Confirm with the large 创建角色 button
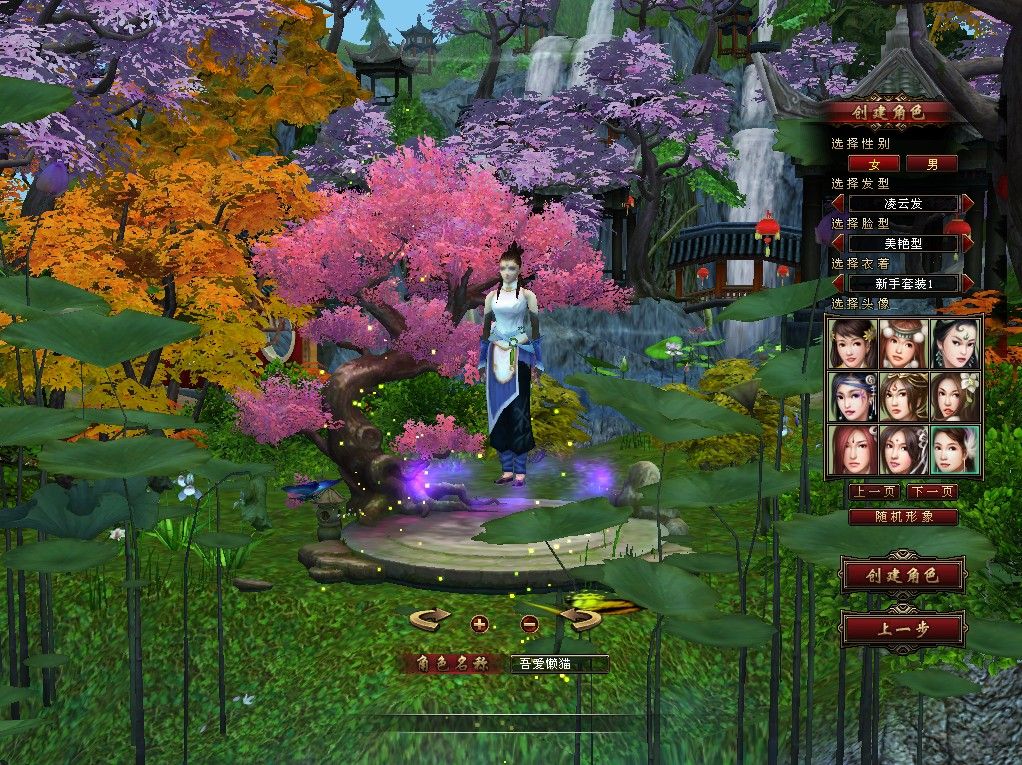The width and height of the screenshot is (1022, 765). coord(903,575)
